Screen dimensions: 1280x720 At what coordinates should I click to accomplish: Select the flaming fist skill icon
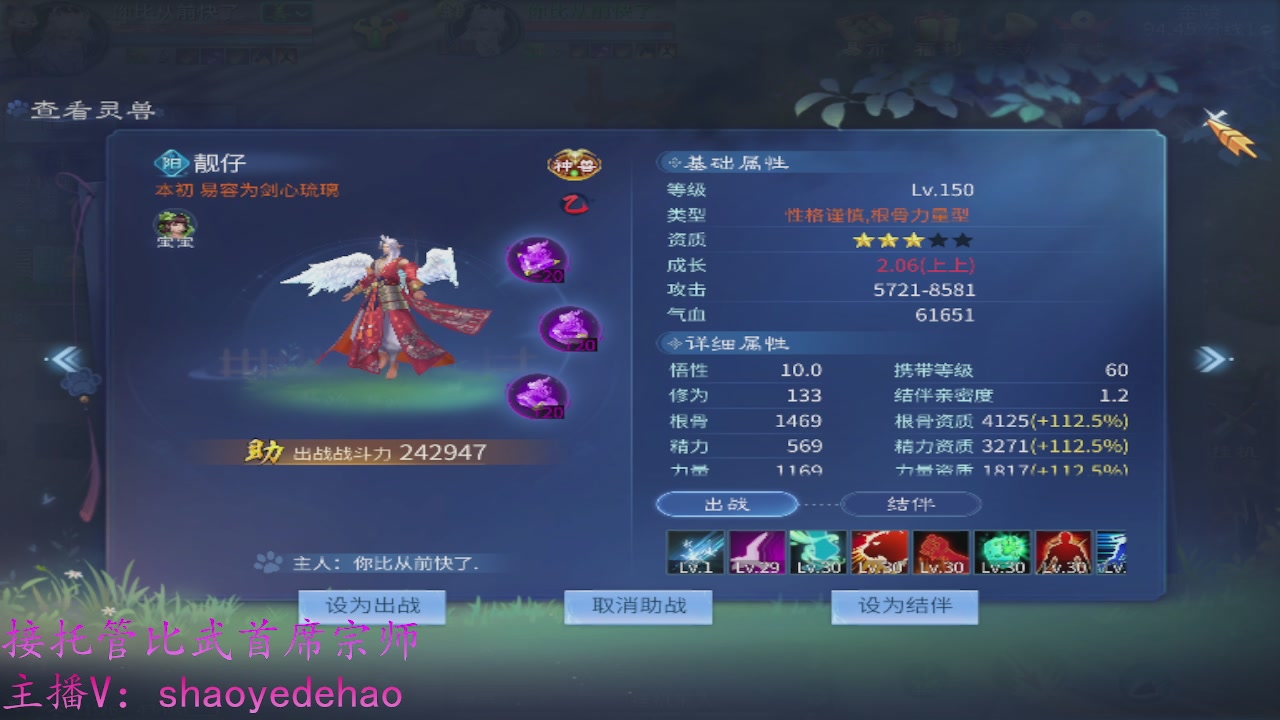pos(940,551)
